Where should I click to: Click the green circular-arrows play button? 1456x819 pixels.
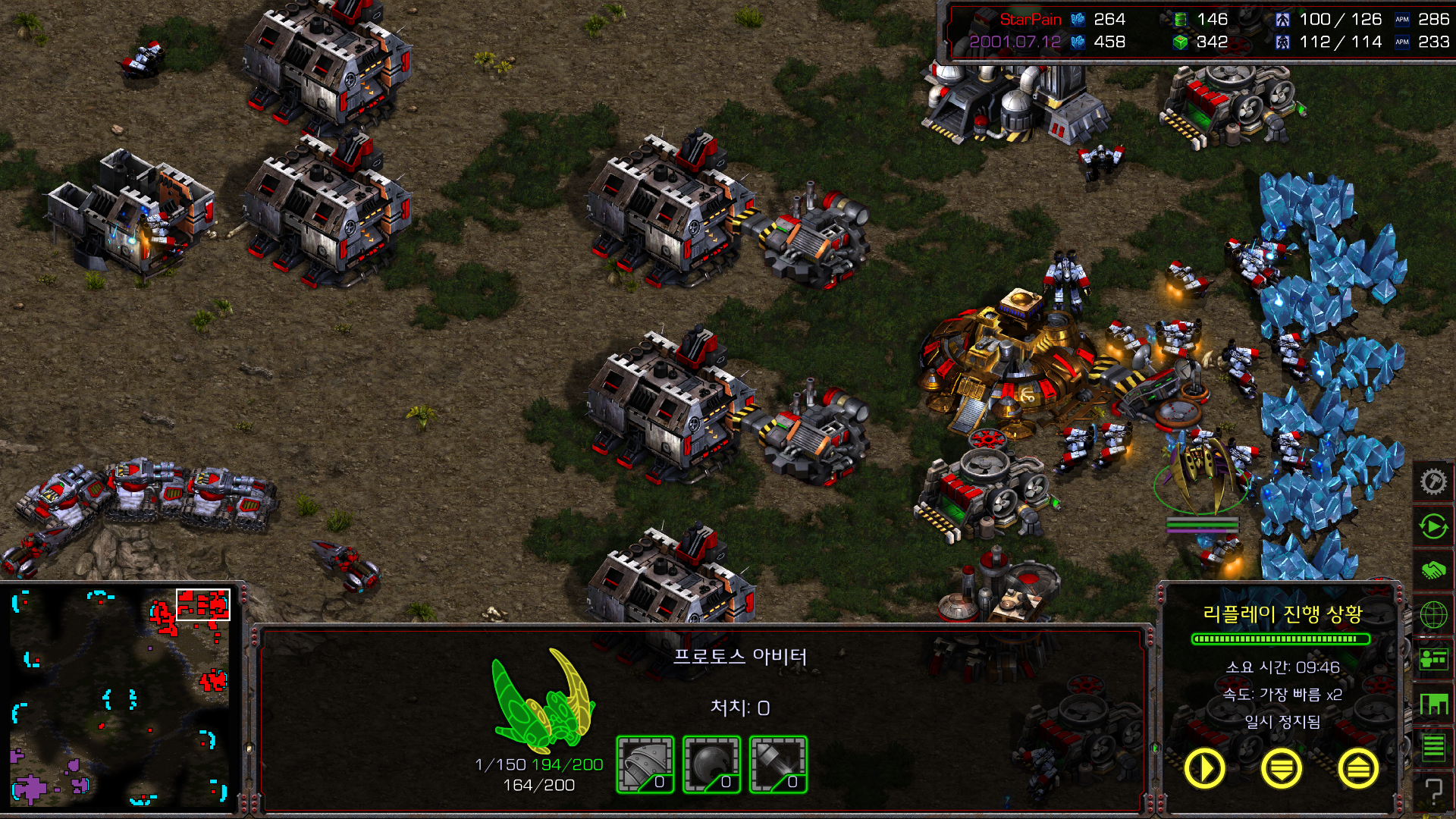point(1432,526)
